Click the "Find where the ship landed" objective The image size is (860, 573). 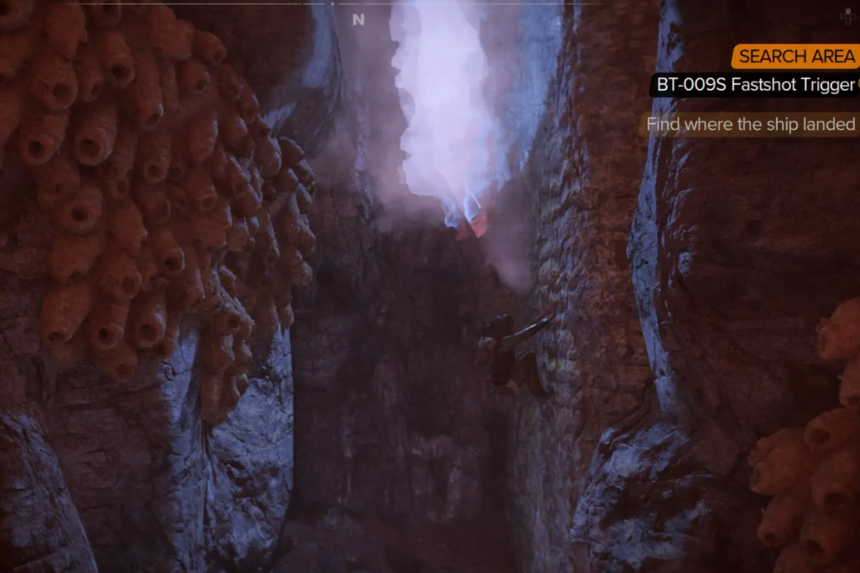750,125
